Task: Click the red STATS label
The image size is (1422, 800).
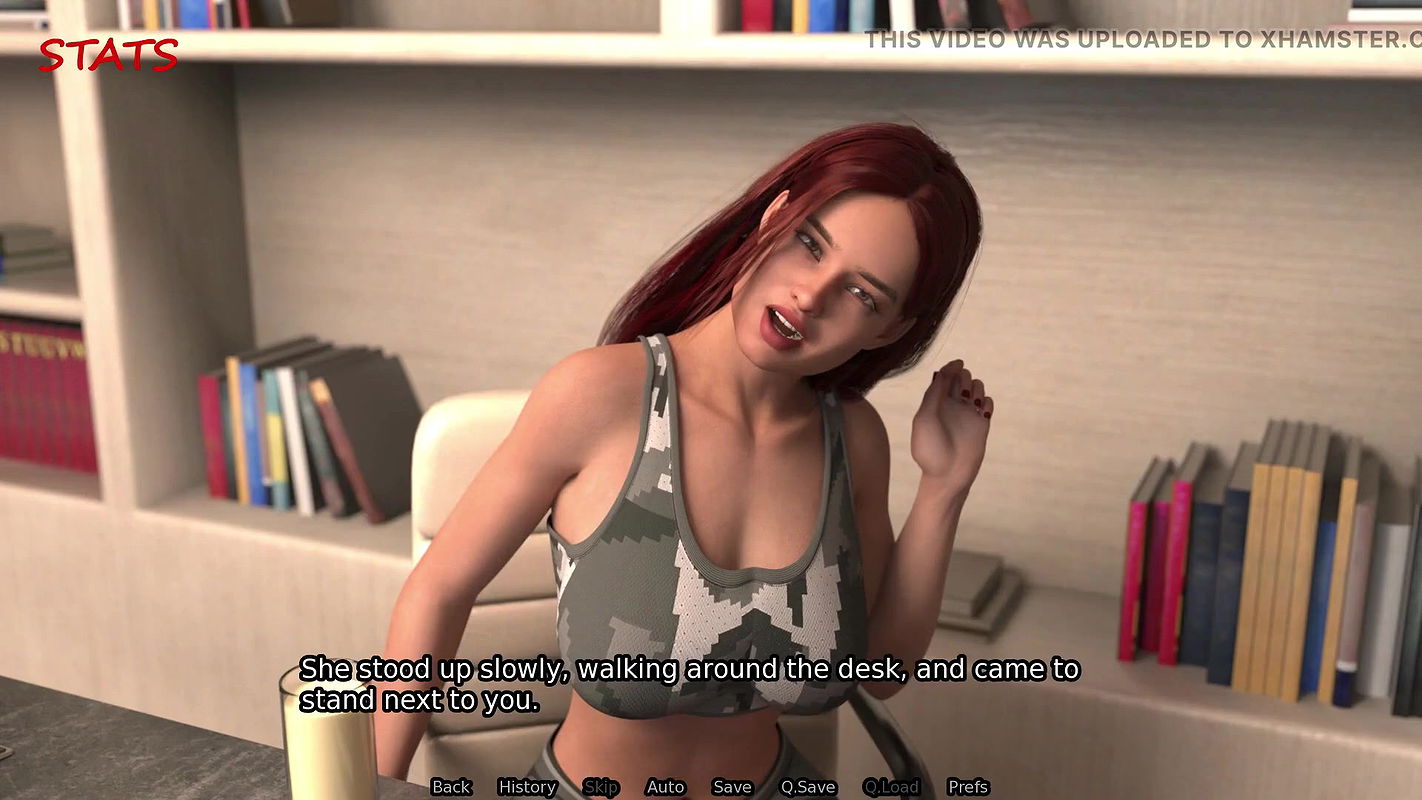Action: point(108,55)
